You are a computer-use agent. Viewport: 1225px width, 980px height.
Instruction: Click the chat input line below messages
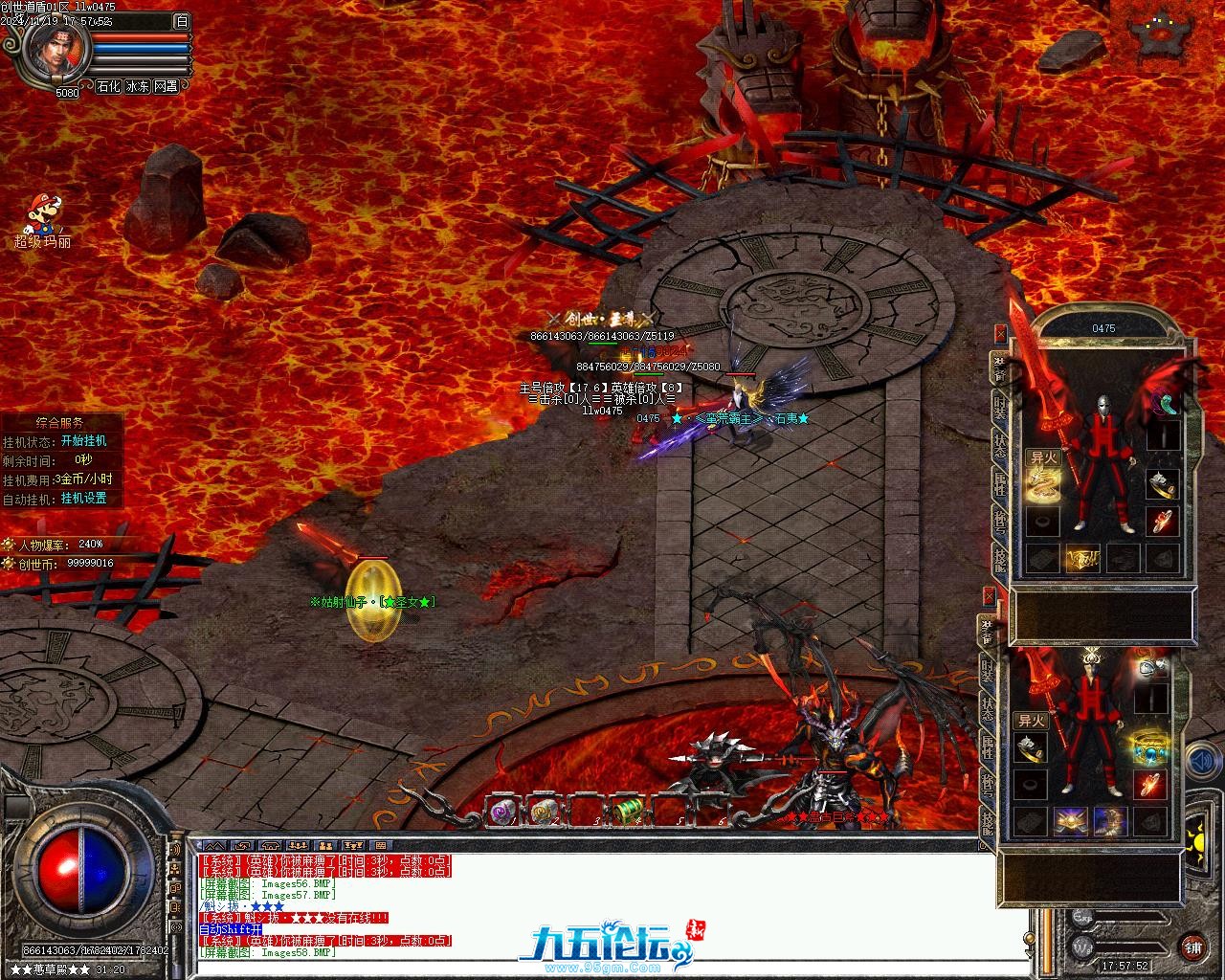[612, 969]
